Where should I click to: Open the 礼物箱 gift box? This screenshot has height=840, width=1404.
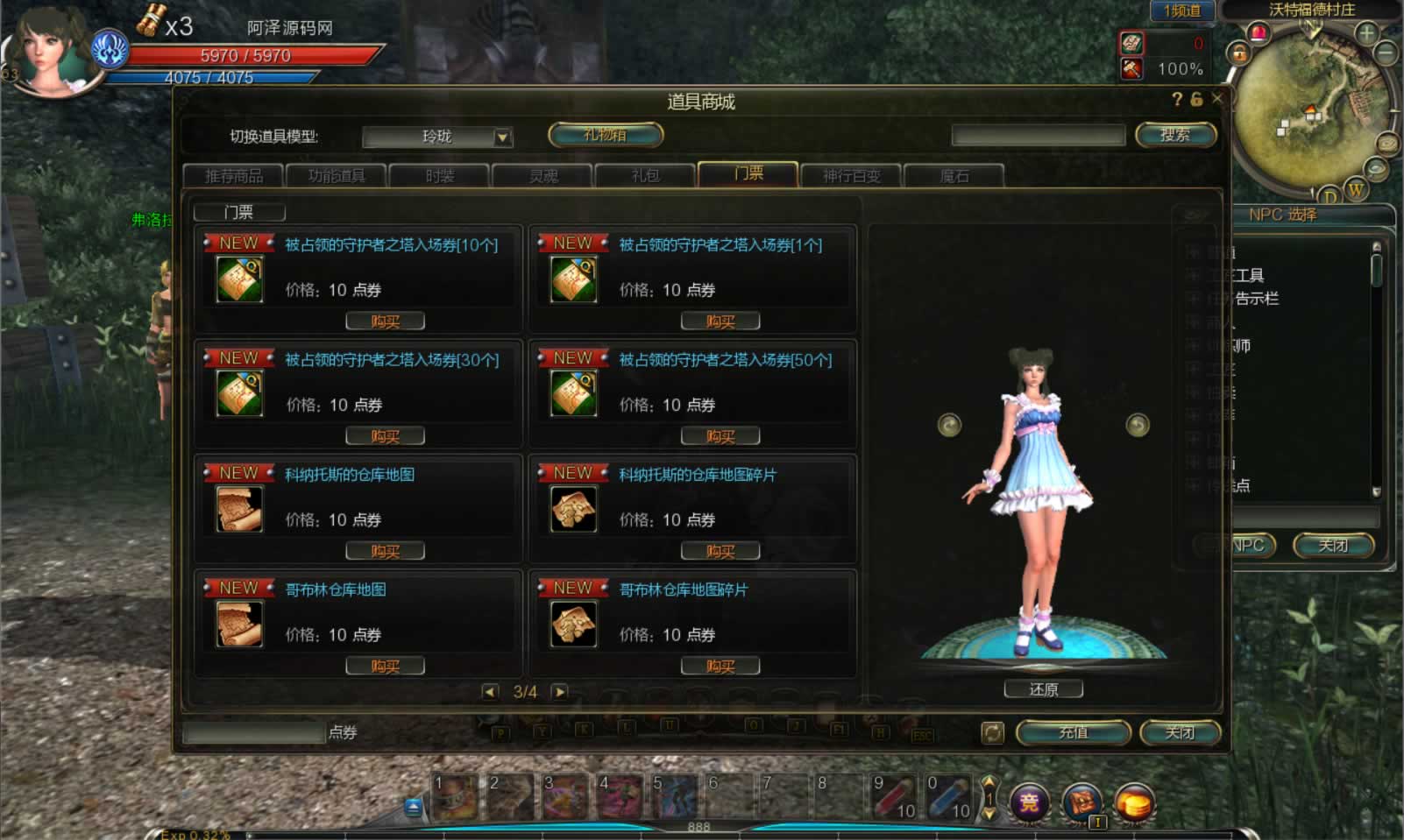[x=605, y=135]
